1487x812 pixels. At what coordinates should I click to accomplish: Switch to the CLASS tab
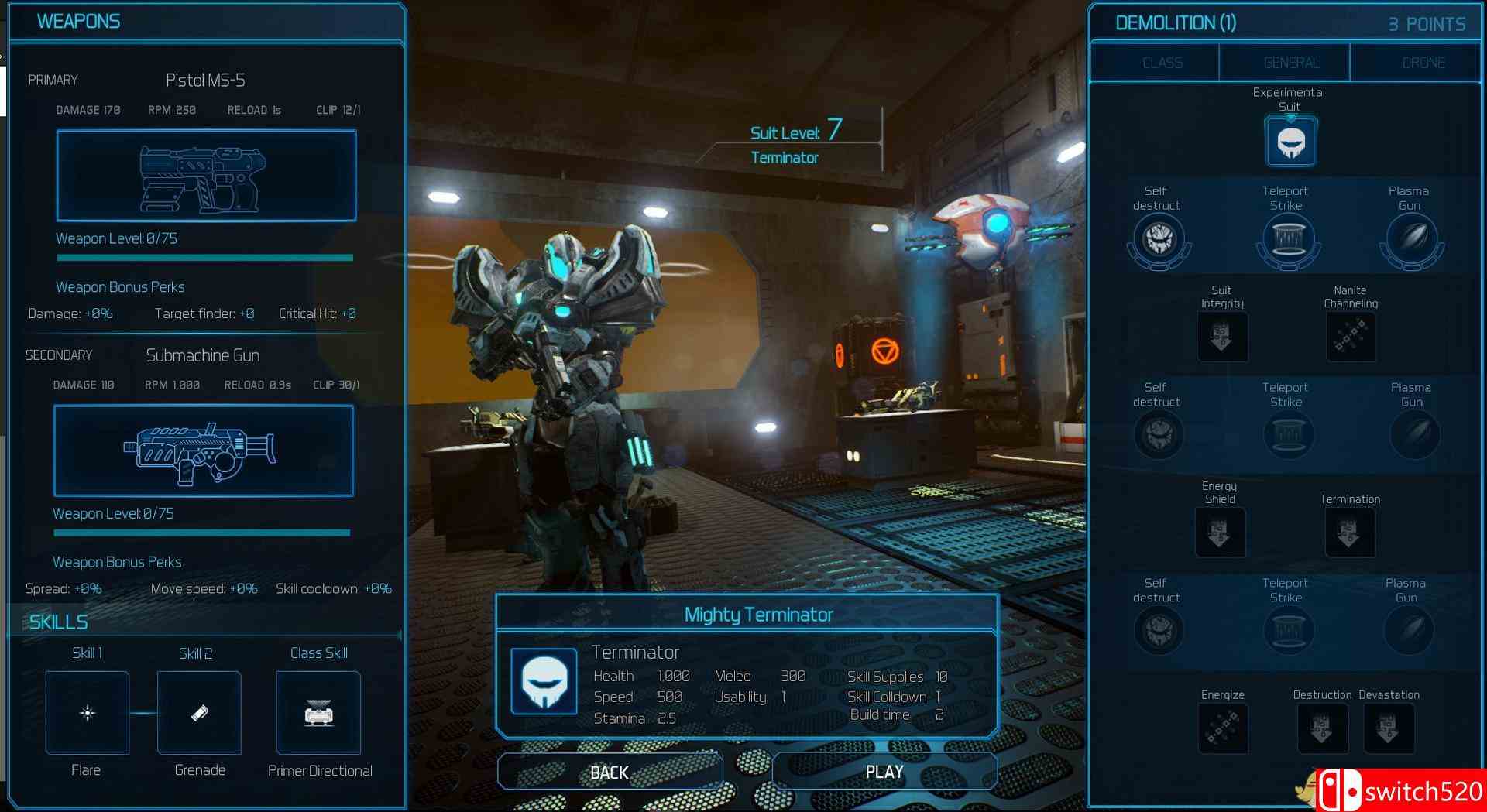pyautogui.click(x=1162, y=63)
